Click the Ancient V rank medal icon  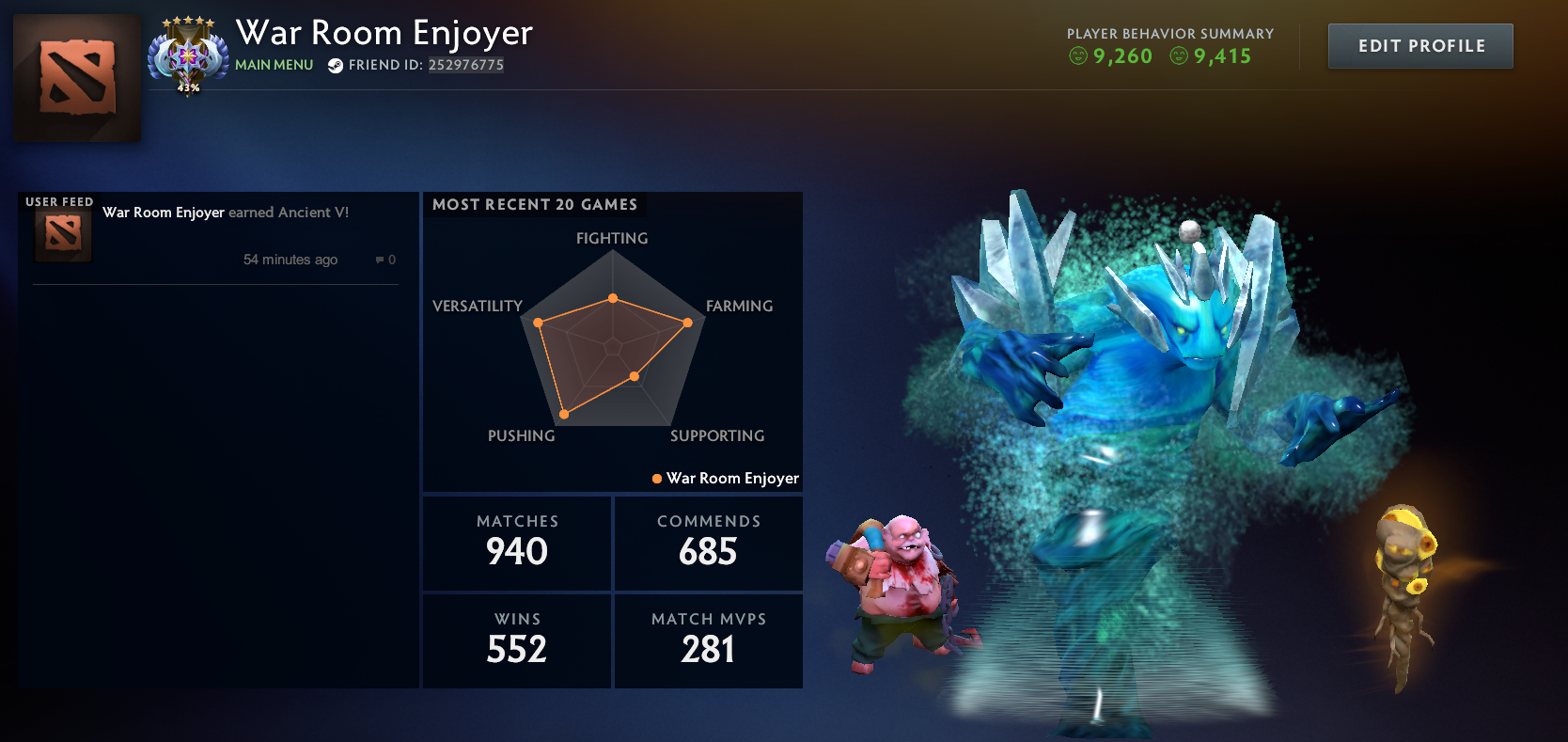tap(188, 49)
